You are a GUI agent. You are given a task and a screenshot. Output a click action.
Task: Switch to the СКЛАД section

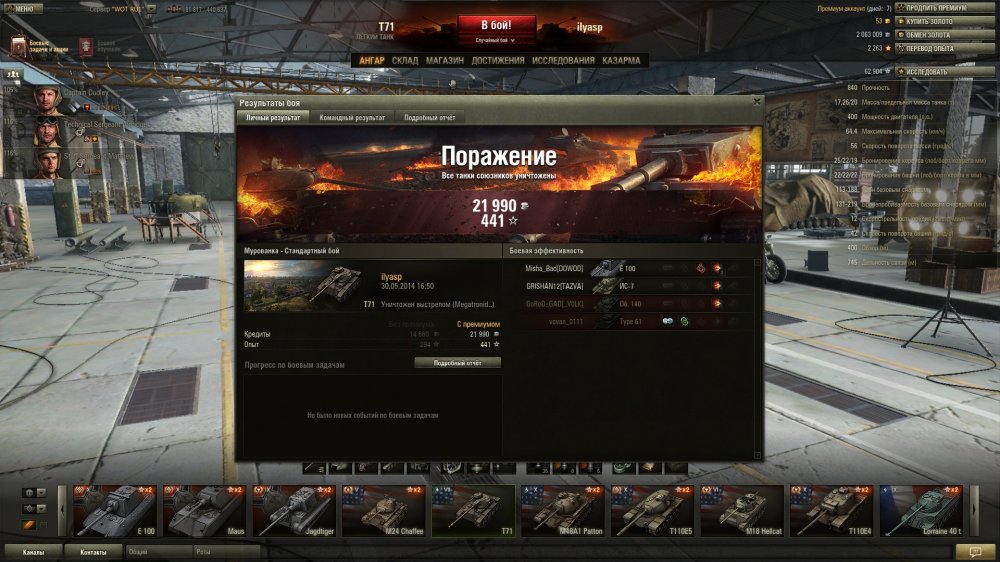tap(405, 60)
